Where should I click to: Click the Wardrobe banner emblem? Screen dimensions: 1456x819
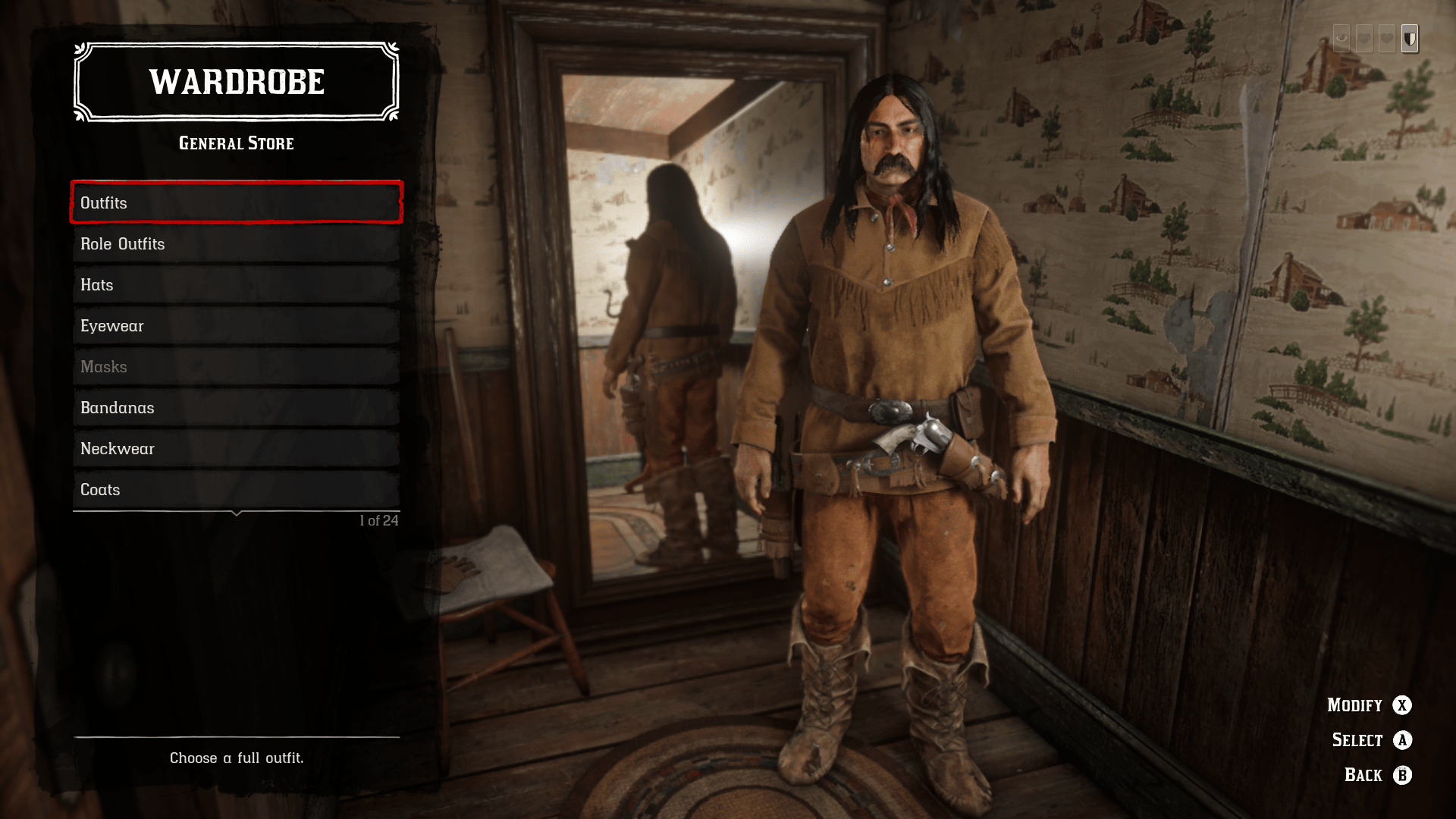point(235,82)
